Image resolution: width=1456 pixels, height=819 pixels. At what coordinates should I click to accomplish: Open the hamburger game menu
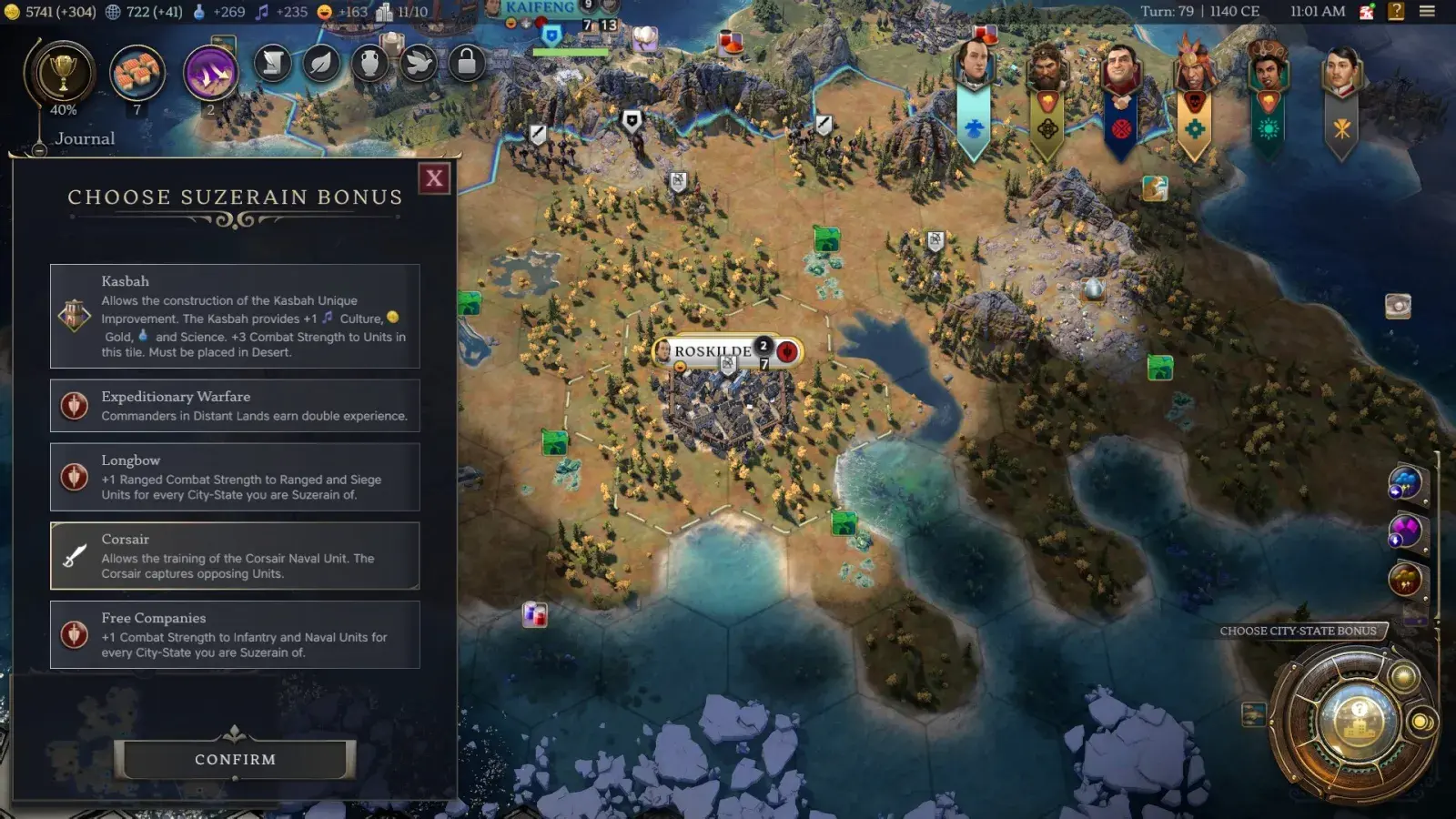coord(1430,12)
